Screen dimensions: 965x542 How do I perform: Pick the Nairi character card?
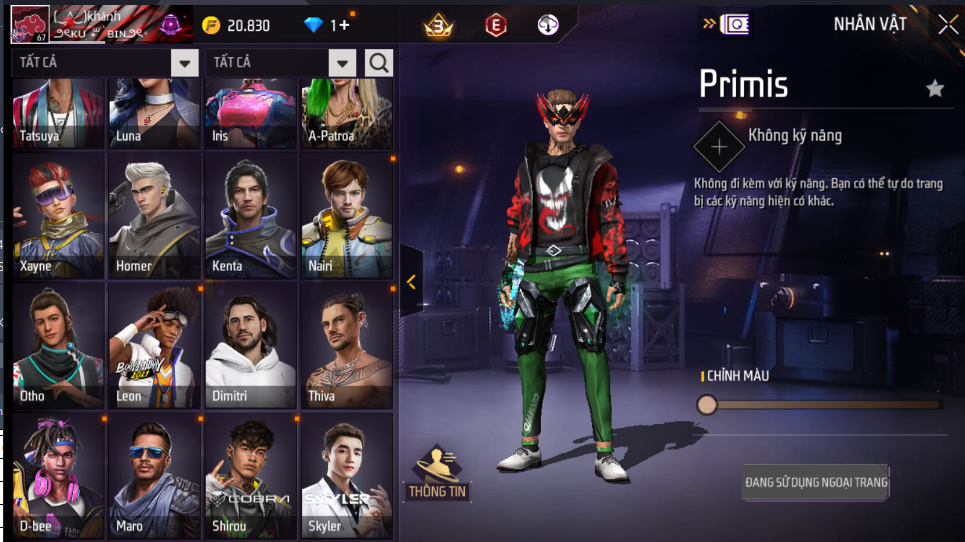click(346, 215)
